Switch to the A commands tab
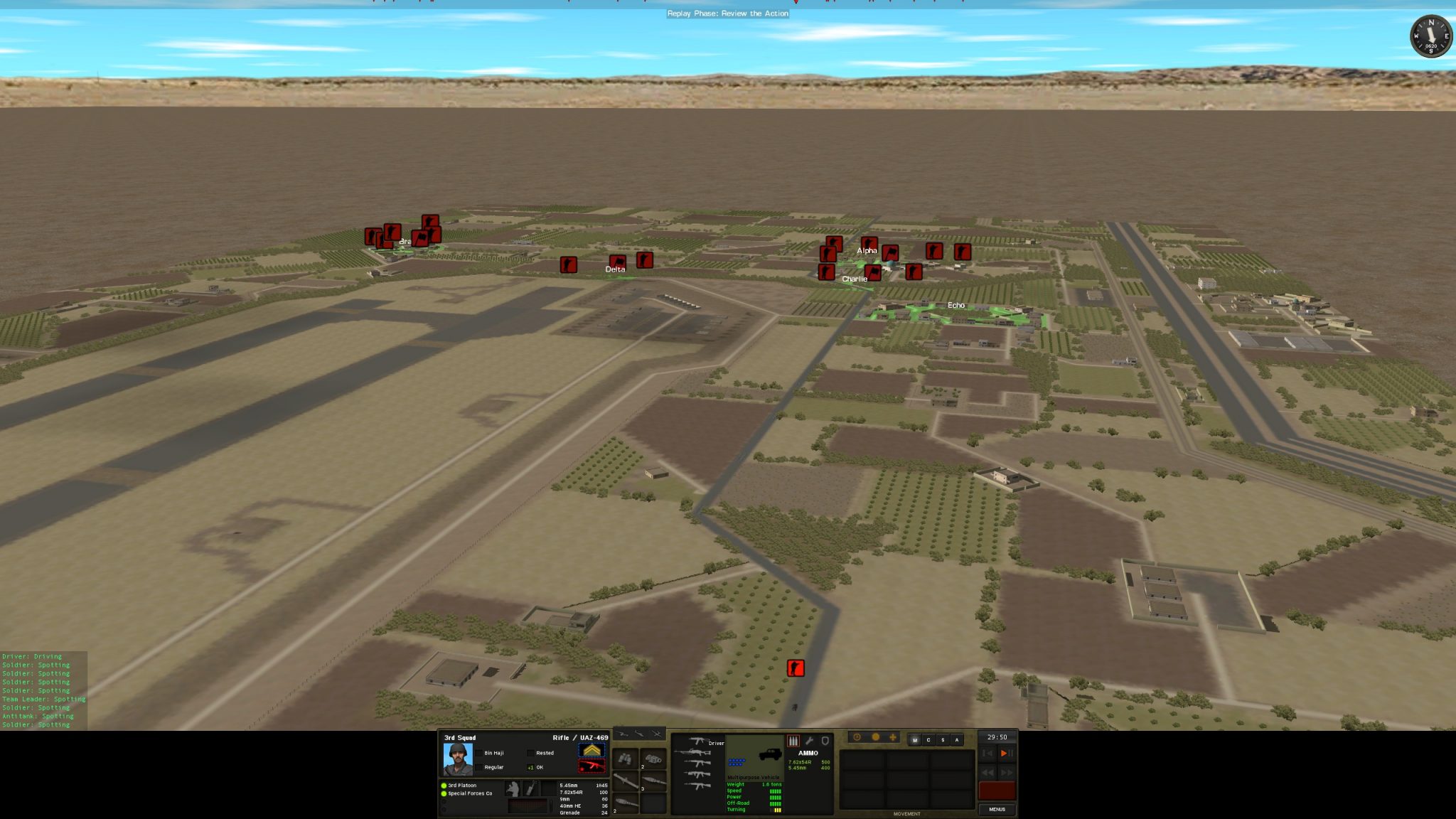The width and height of the screenshot is (1456, 819). coord(957,740)
